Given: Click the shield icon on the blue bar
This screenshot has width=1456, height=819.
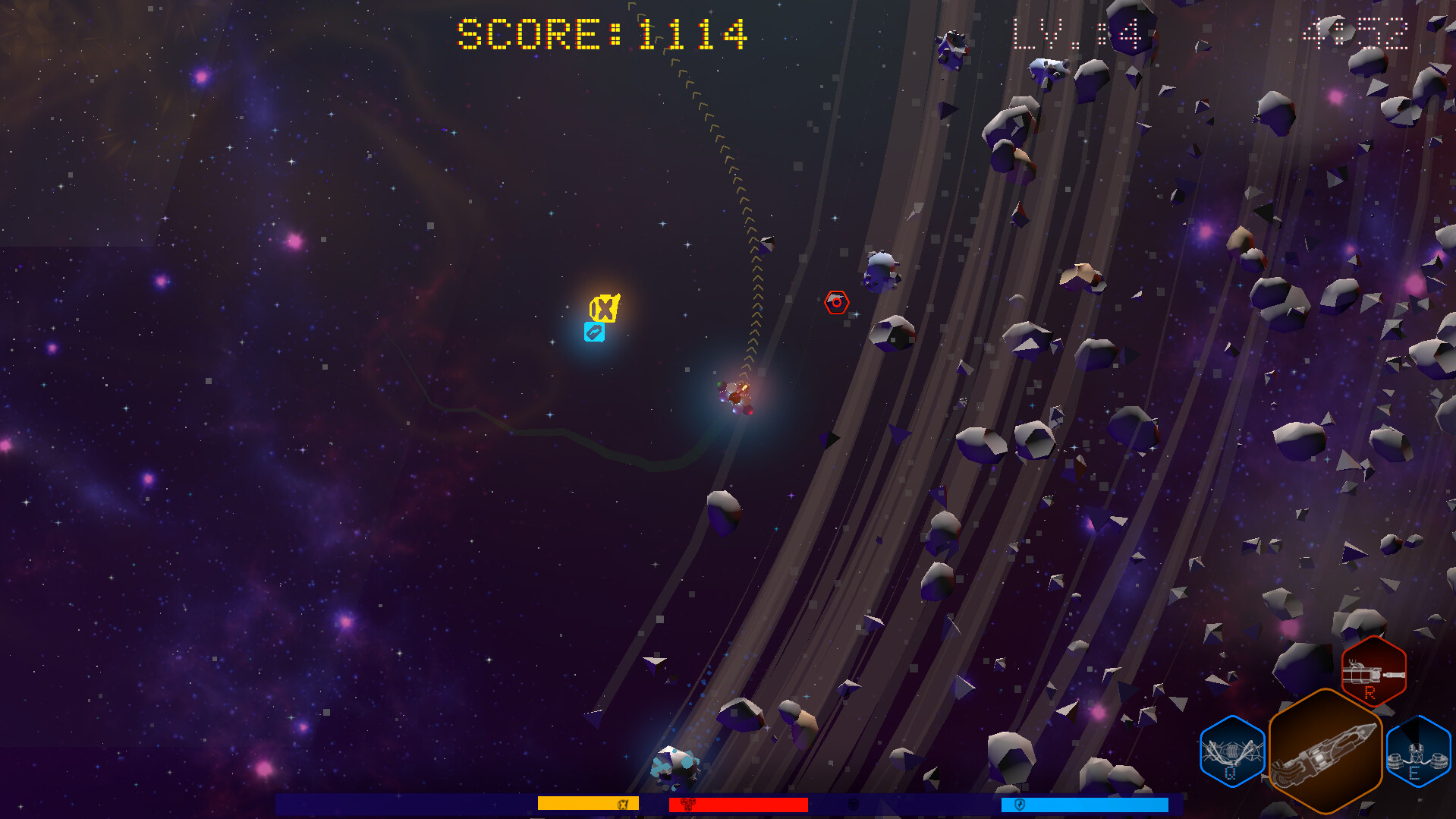Looking at the screenshot, I should (x=1018, y=802).
